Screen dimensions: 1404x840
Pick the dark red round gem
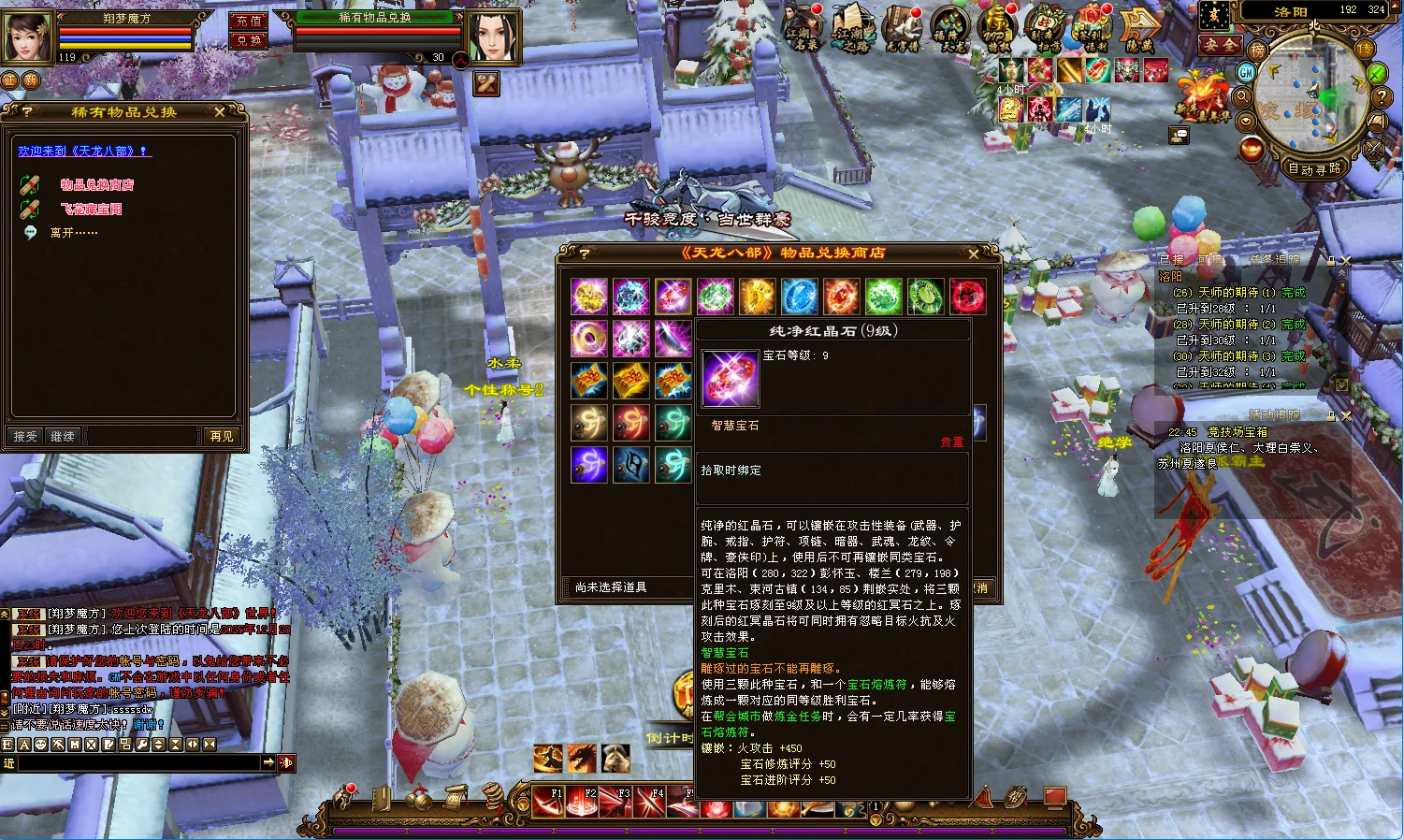[x=967, y=297]
